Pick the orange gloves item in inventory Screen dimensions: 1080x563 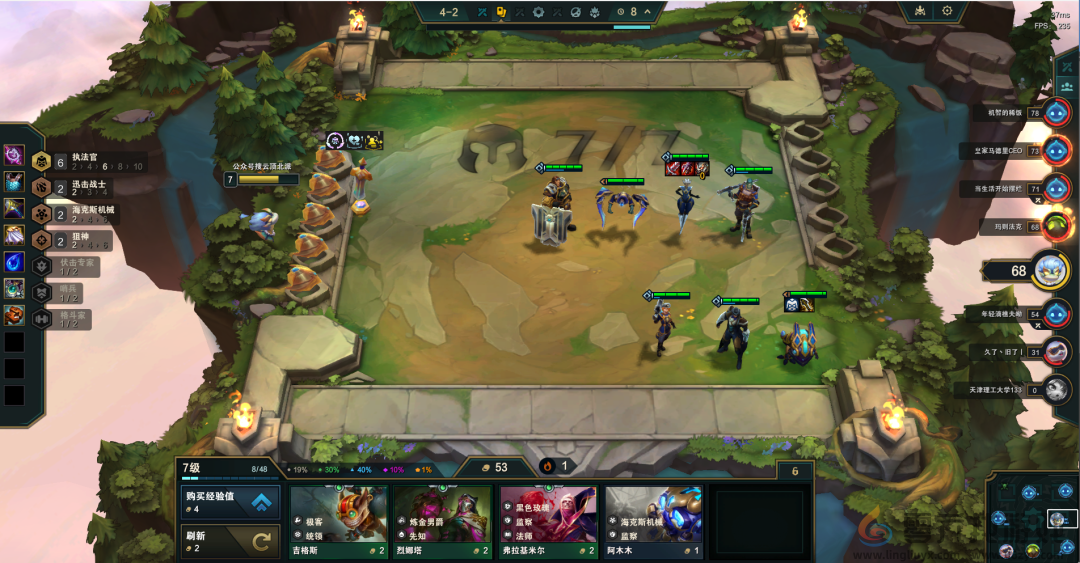click(14, 316)
